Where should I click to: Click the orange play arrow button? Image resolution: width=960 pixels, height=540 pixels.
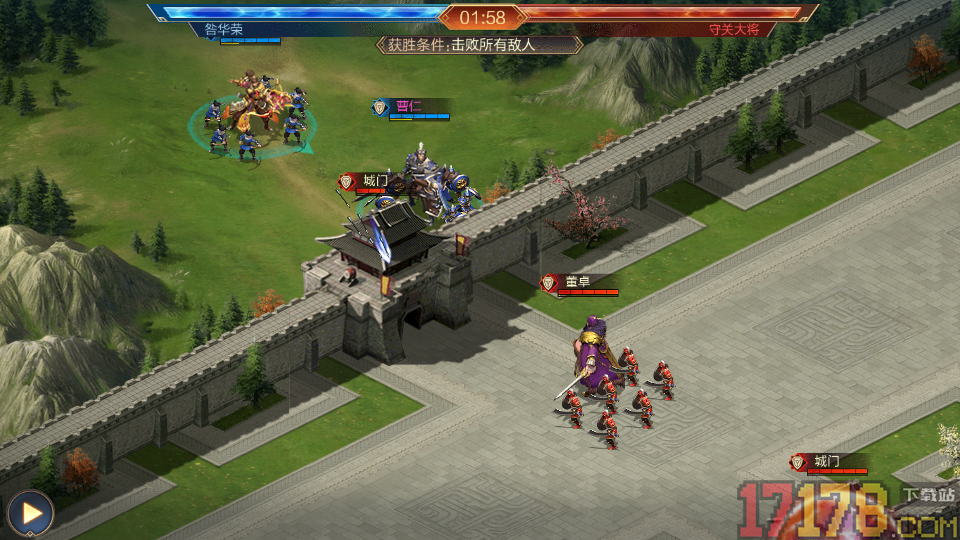tap(31, 514)
